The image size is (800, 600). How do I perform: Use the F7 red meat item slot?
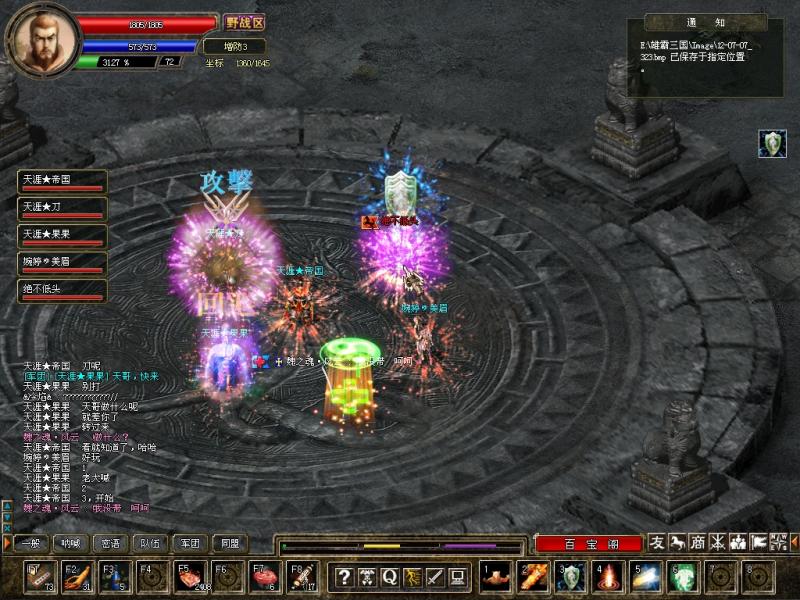tap(263, 577)
